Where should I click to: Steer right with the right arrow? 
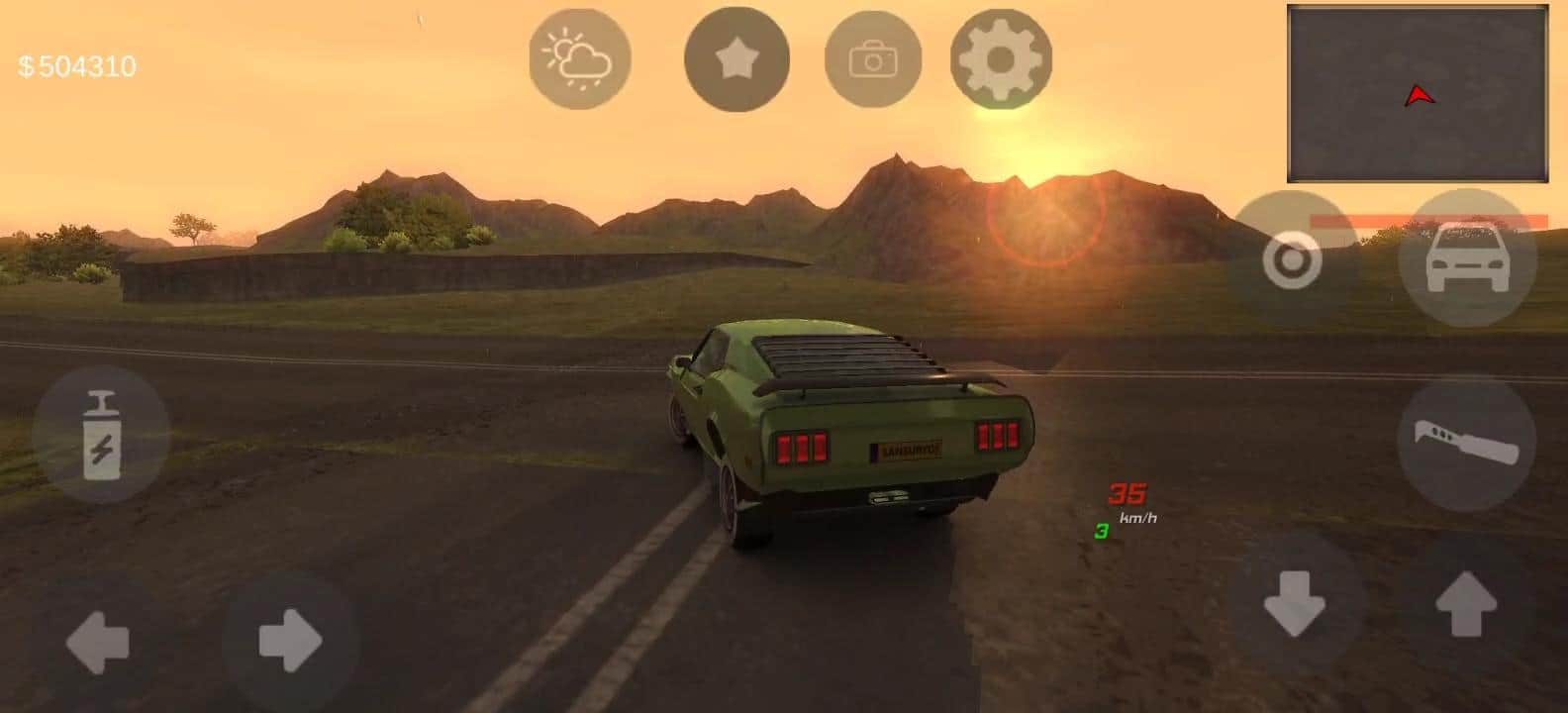[290, 641]
